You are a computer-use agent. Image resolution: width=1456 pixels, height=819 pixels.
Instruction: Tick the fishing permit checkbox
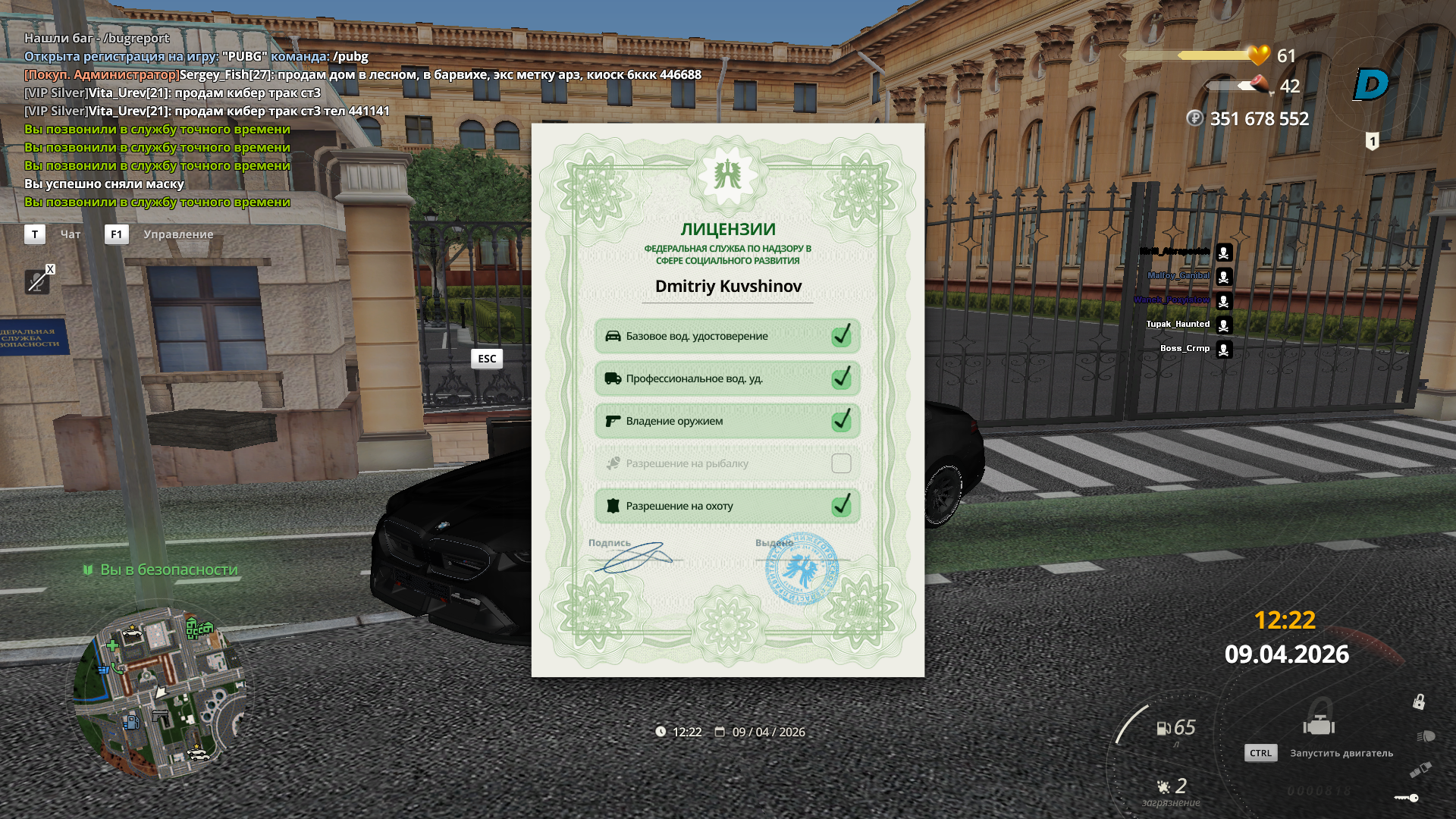point(841,463)
